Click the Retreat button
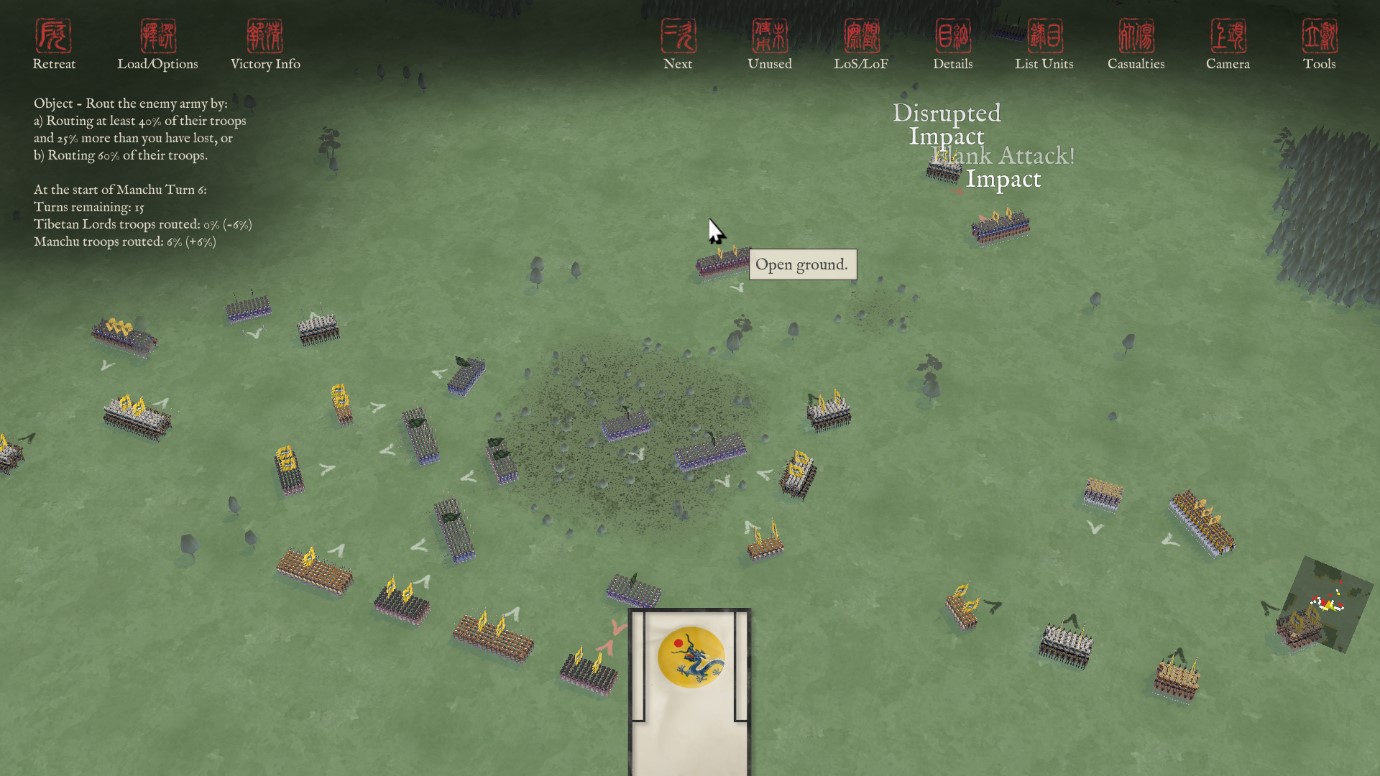 54,45
